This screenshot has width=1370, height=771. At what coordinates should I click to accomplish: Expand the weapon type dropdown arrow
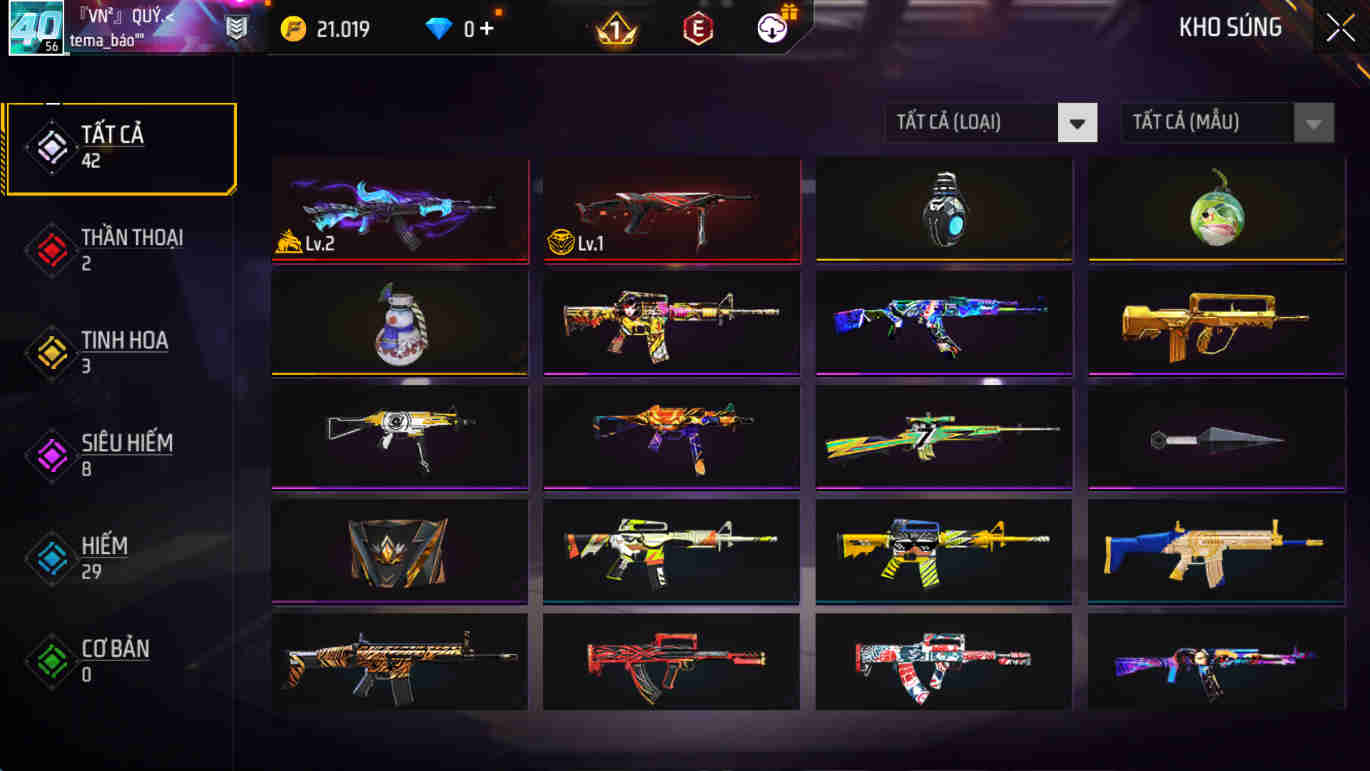click(x=1077, y=122)
